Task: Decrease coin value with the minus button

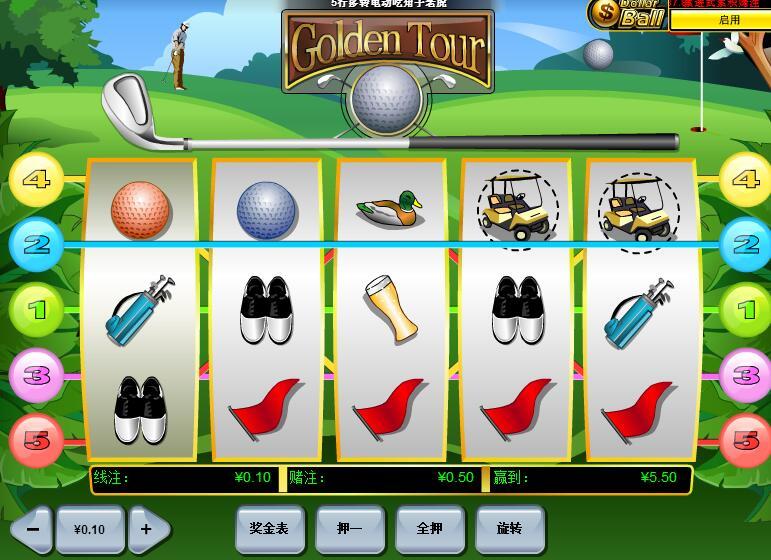Action: [x=33, y=528]
